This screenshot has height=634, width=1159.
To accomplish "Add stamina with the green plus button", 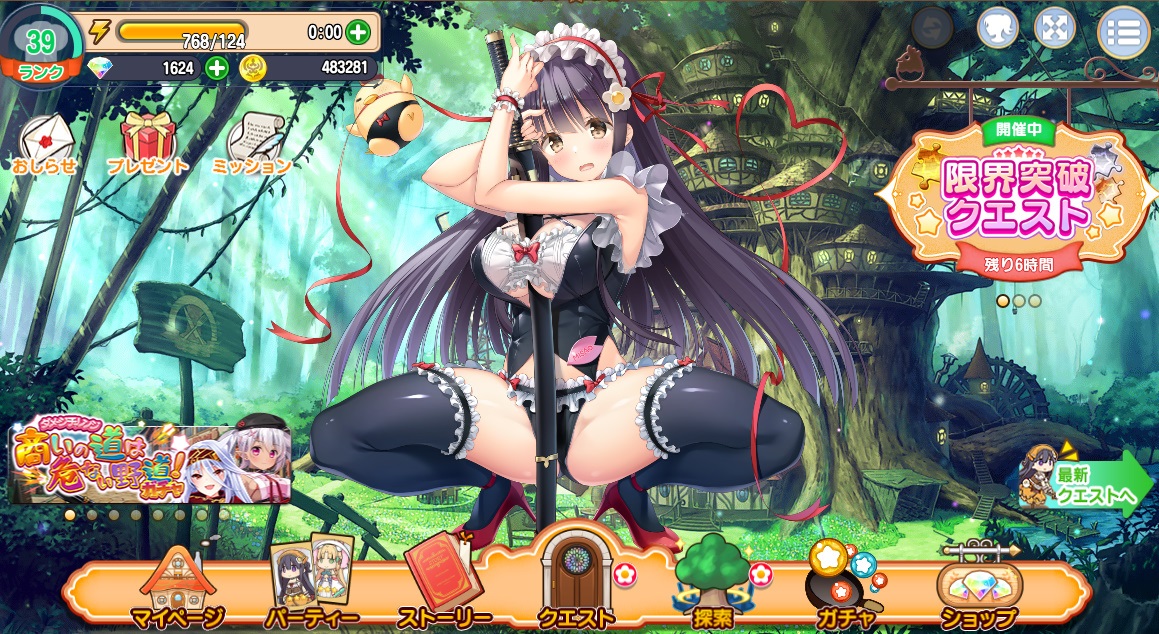I will pos(357,32).
